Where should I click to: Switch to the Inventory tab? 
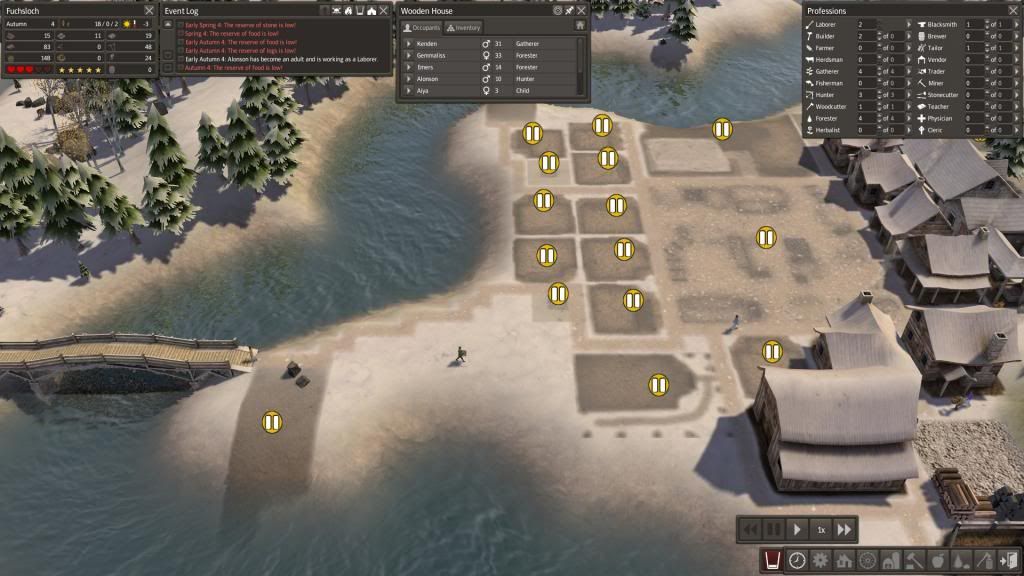coord(464,28)
